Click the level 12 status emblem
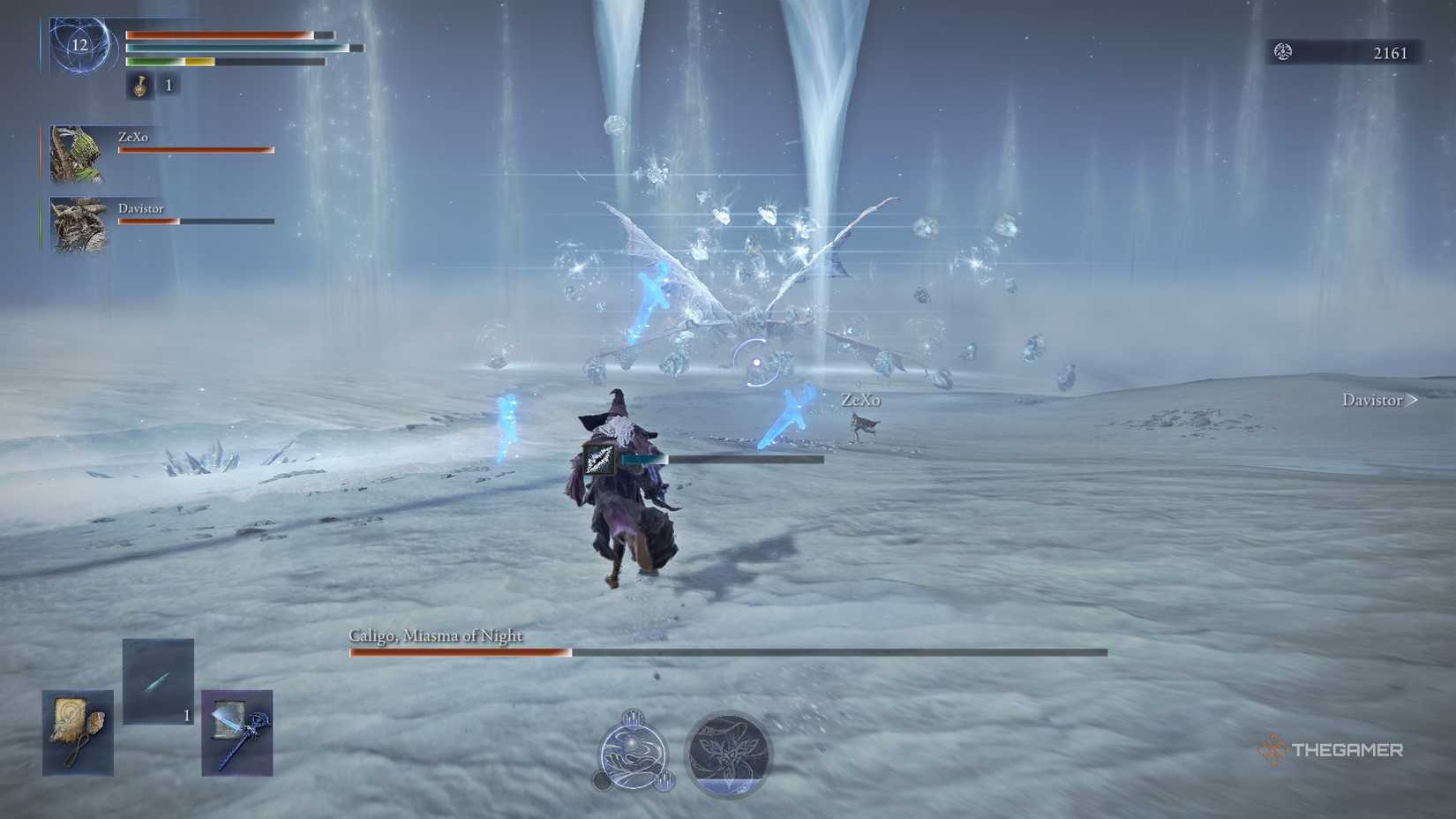This screenshot has width=1456, height=819. 81,44
